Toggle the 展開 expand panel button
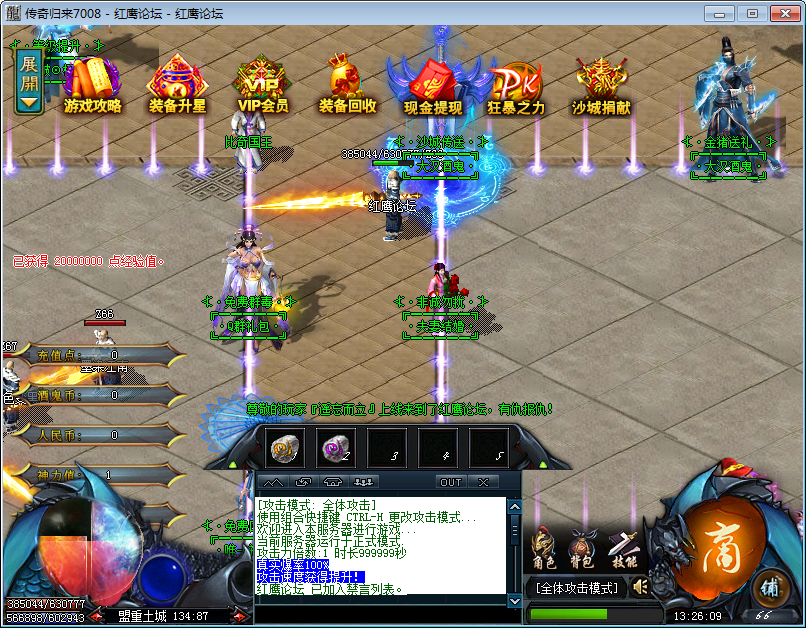 29,80
